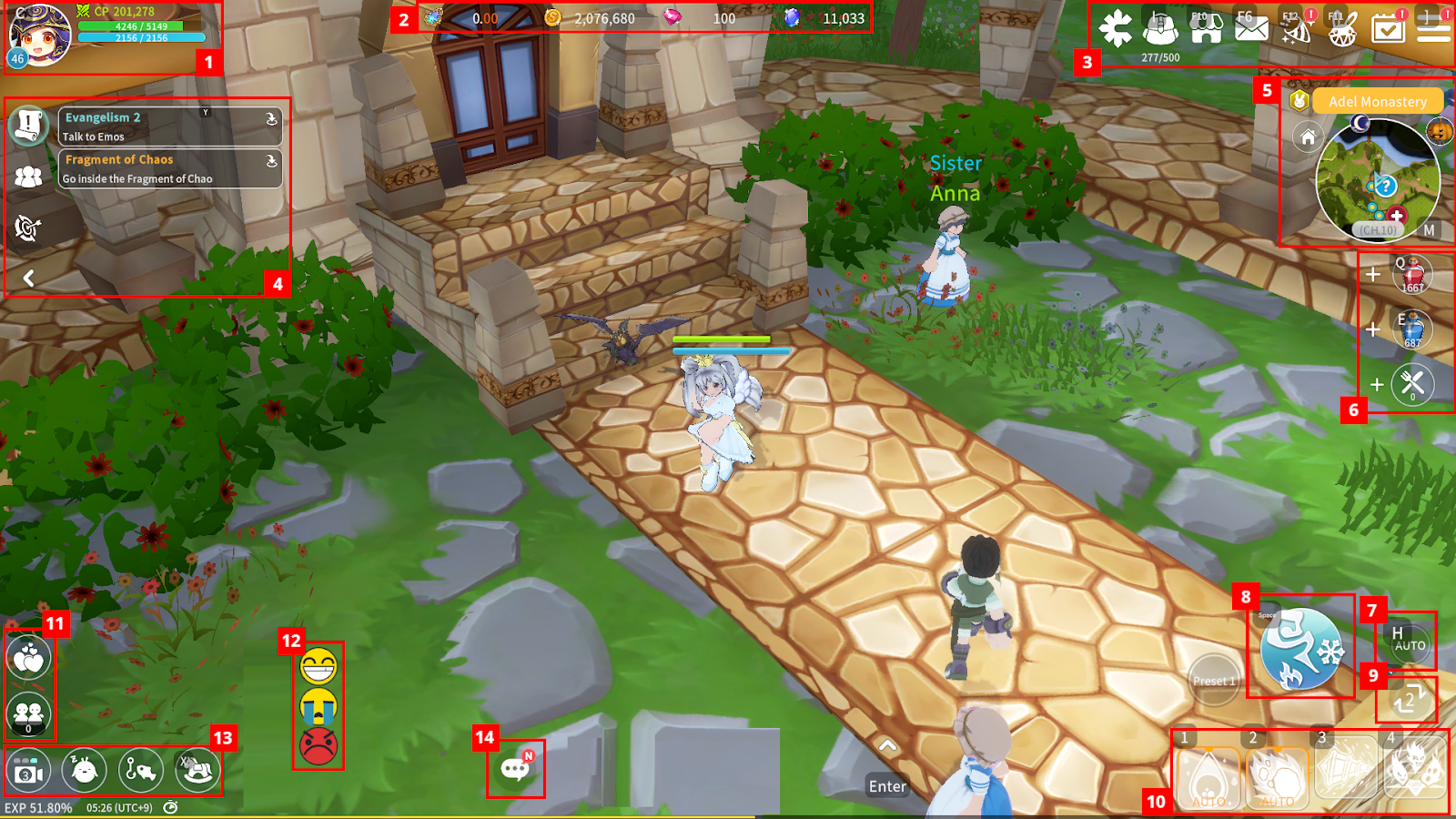Toggle the AUTO battle button
The height and width of the screenshot is (819, 1456).
pyautogui.click(x=1409, y=641)
